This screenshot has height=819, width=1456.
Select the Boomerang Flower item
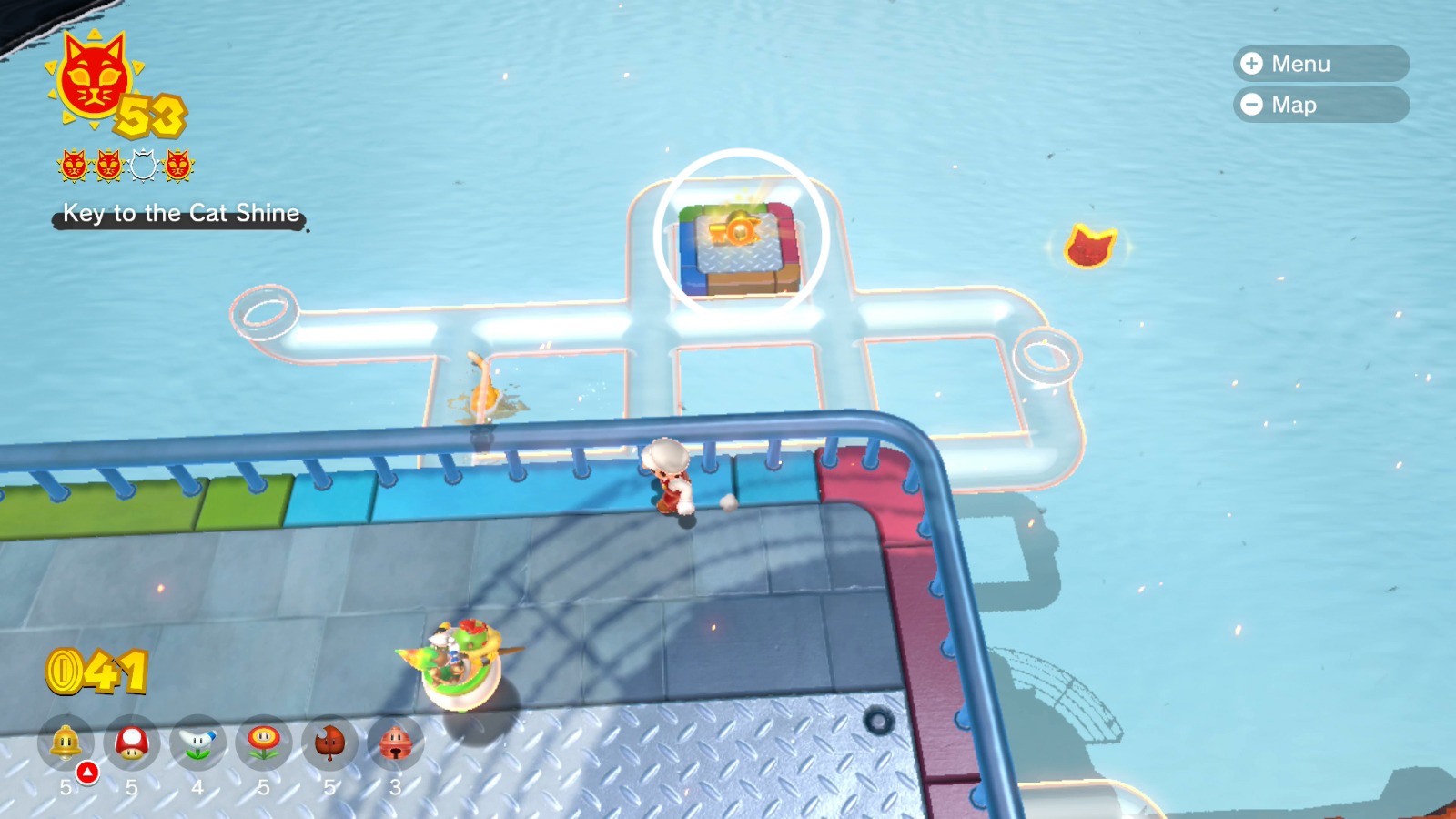tap(198, 743)
